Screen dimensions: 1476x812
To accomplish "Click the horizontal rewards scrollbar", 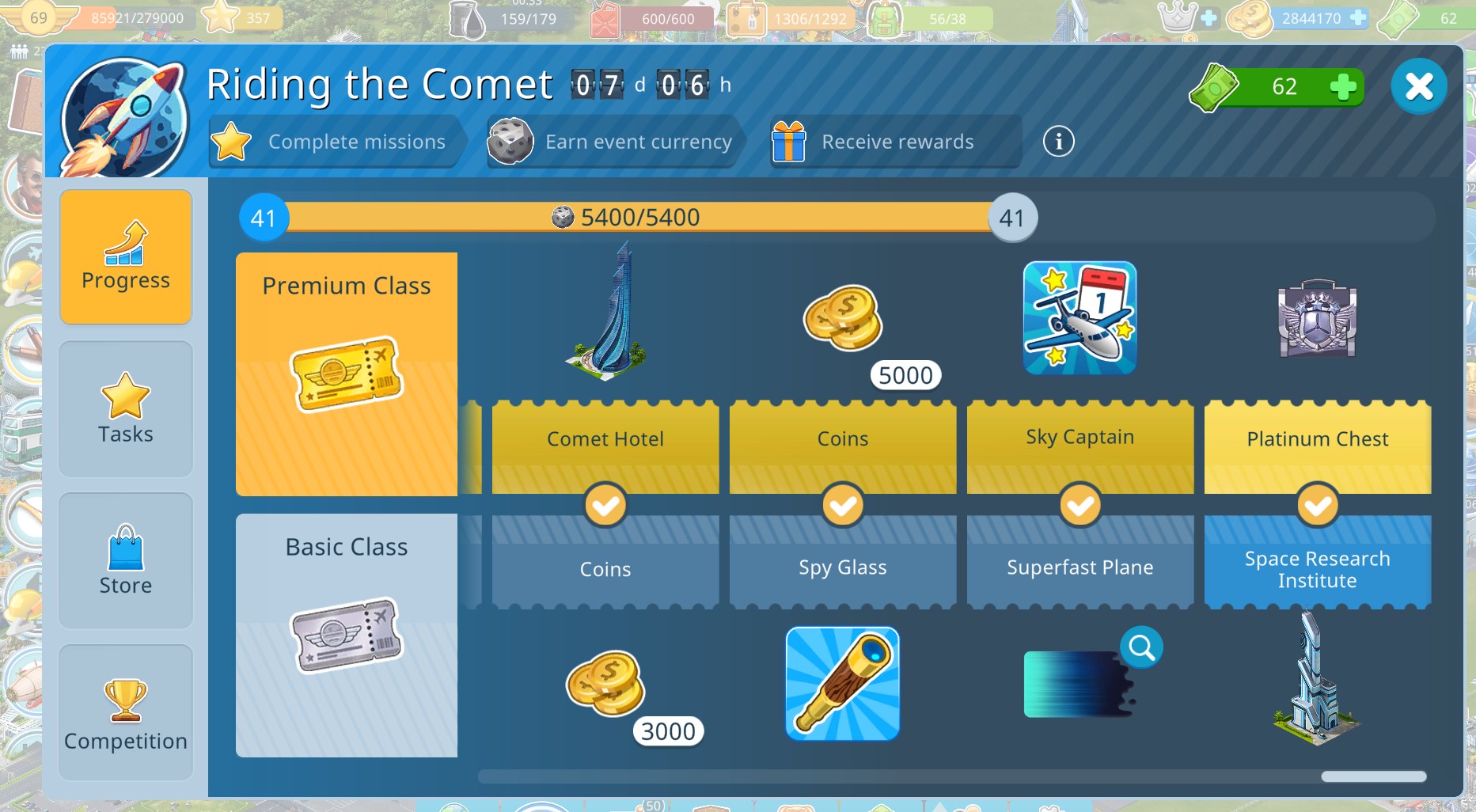I will (x=1373, y=776).
